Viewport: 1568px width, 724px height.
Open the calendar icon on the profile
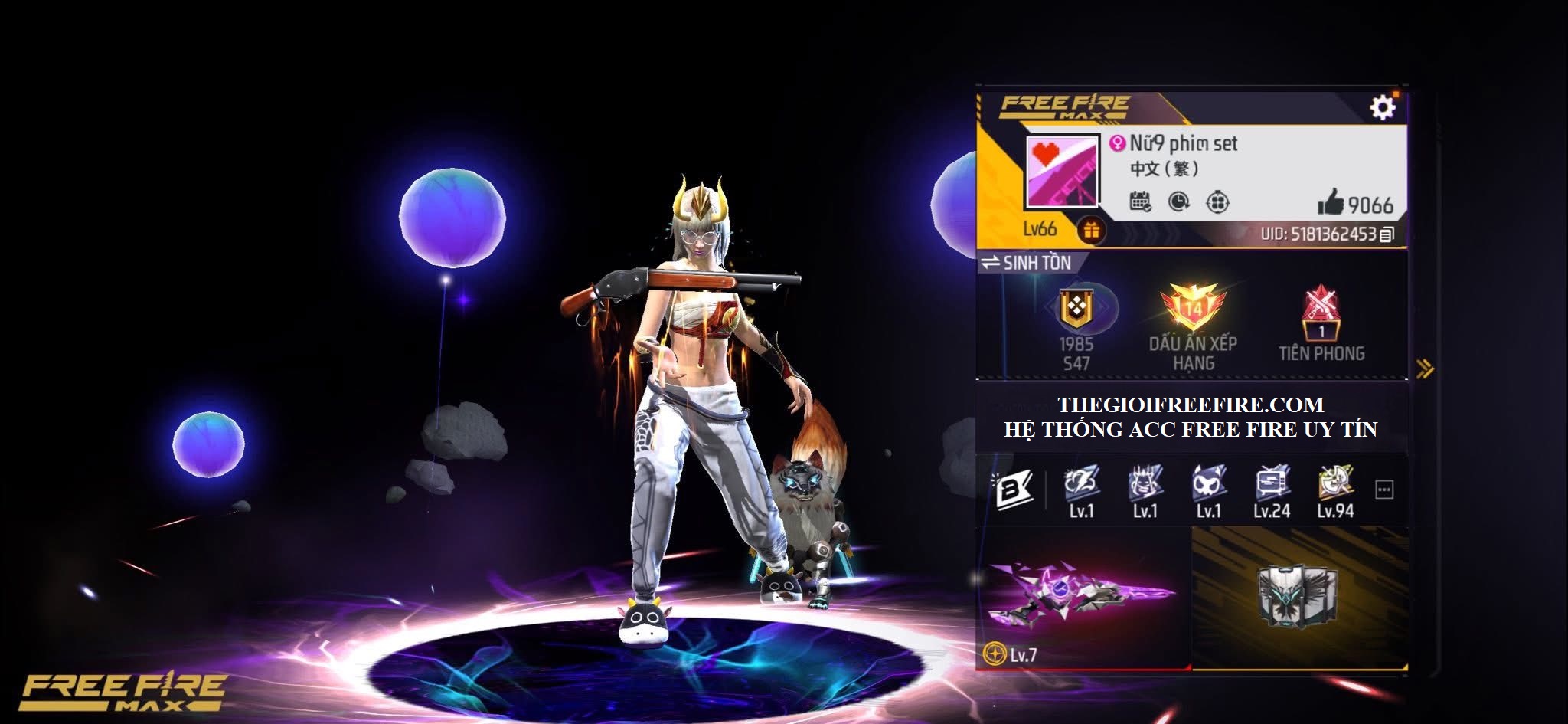tap(1140, 201)
